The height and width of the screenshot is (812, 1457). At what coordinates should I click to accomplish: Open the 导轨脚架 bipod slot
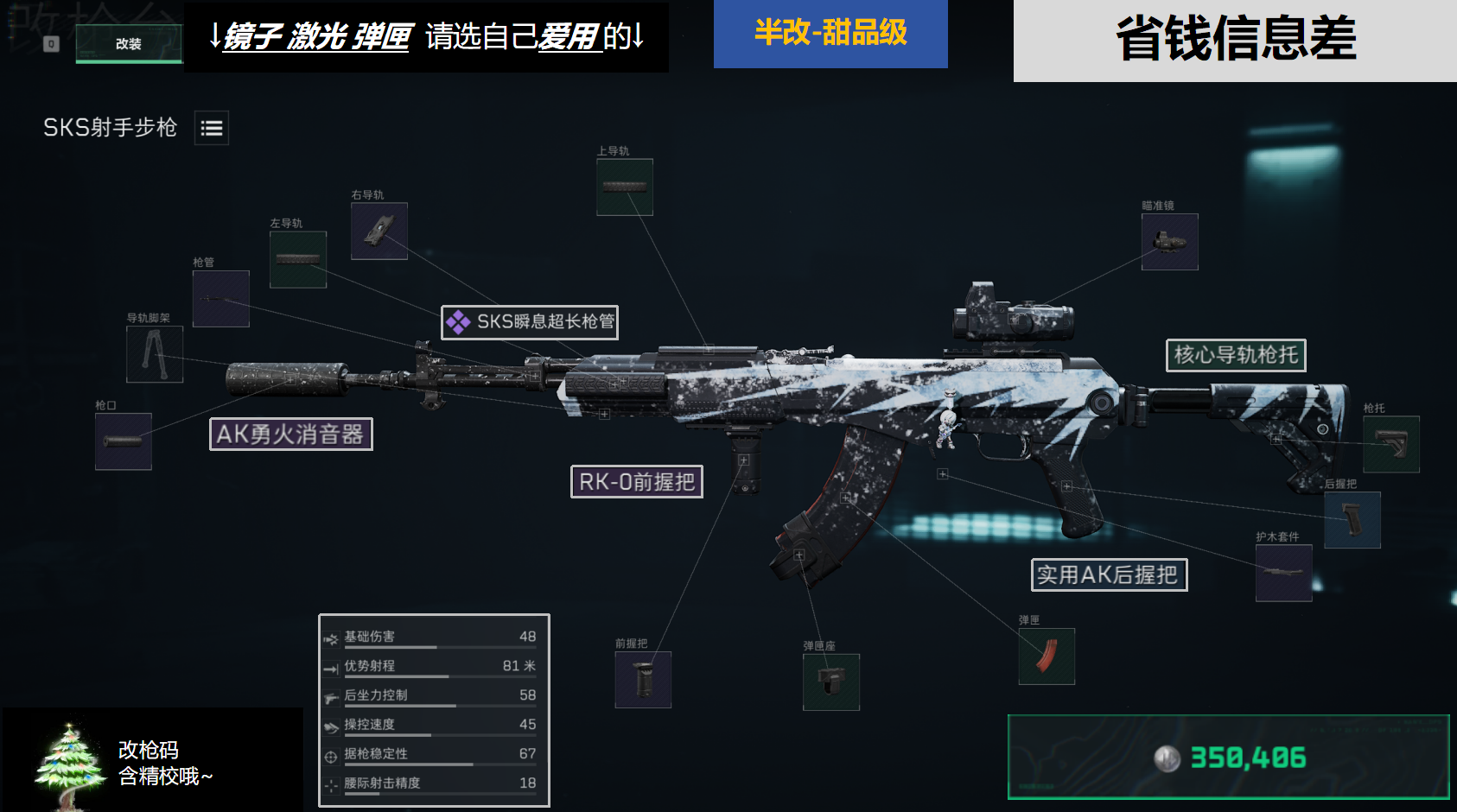tap(154, 355)
